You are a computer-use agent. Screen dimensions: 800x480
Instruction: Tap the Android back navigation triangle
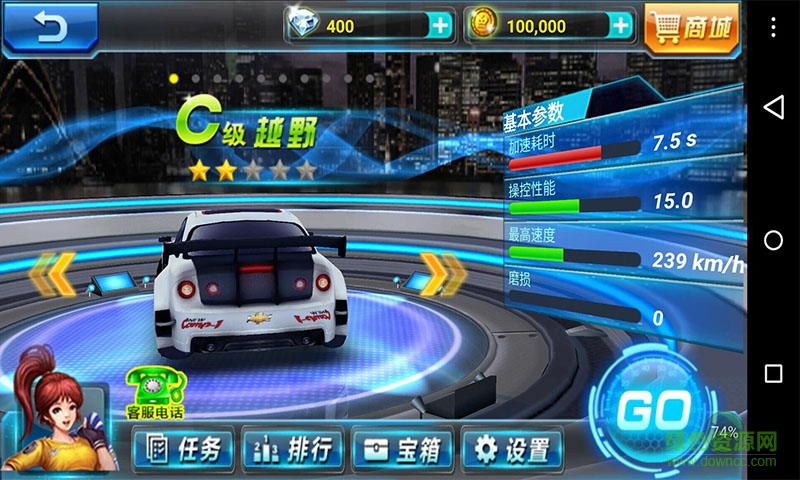(773, 107)
